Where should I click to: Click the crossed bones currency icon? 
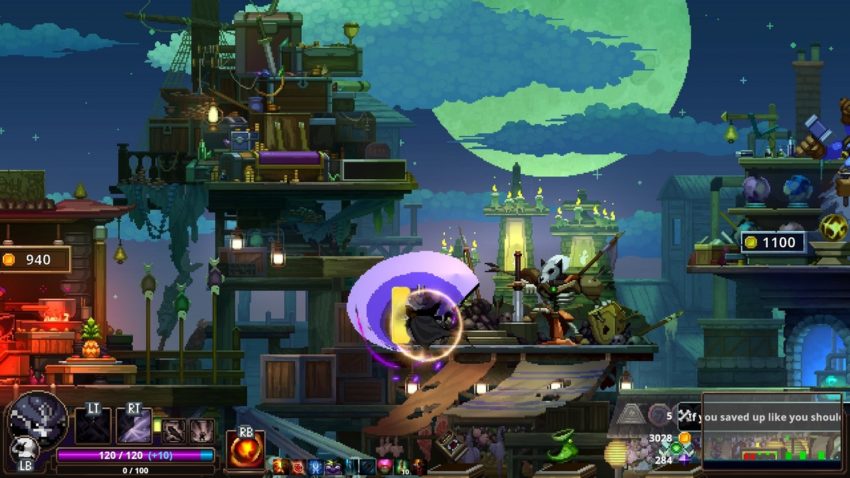(x=685, y=416)
